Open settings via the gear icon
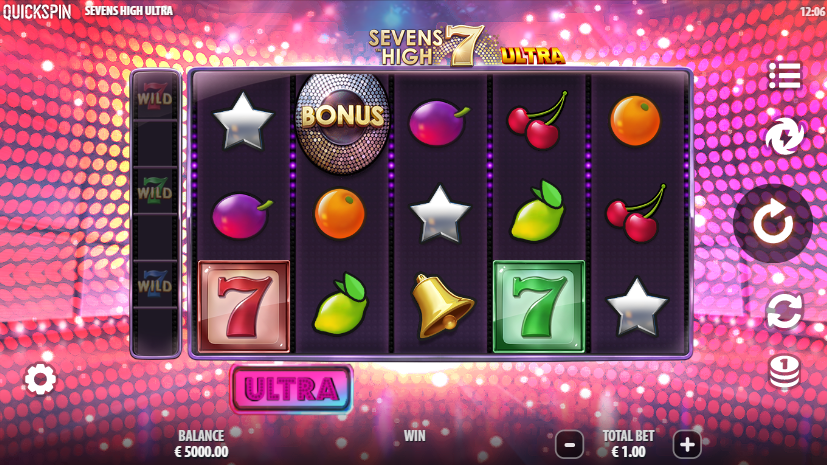 40,379
